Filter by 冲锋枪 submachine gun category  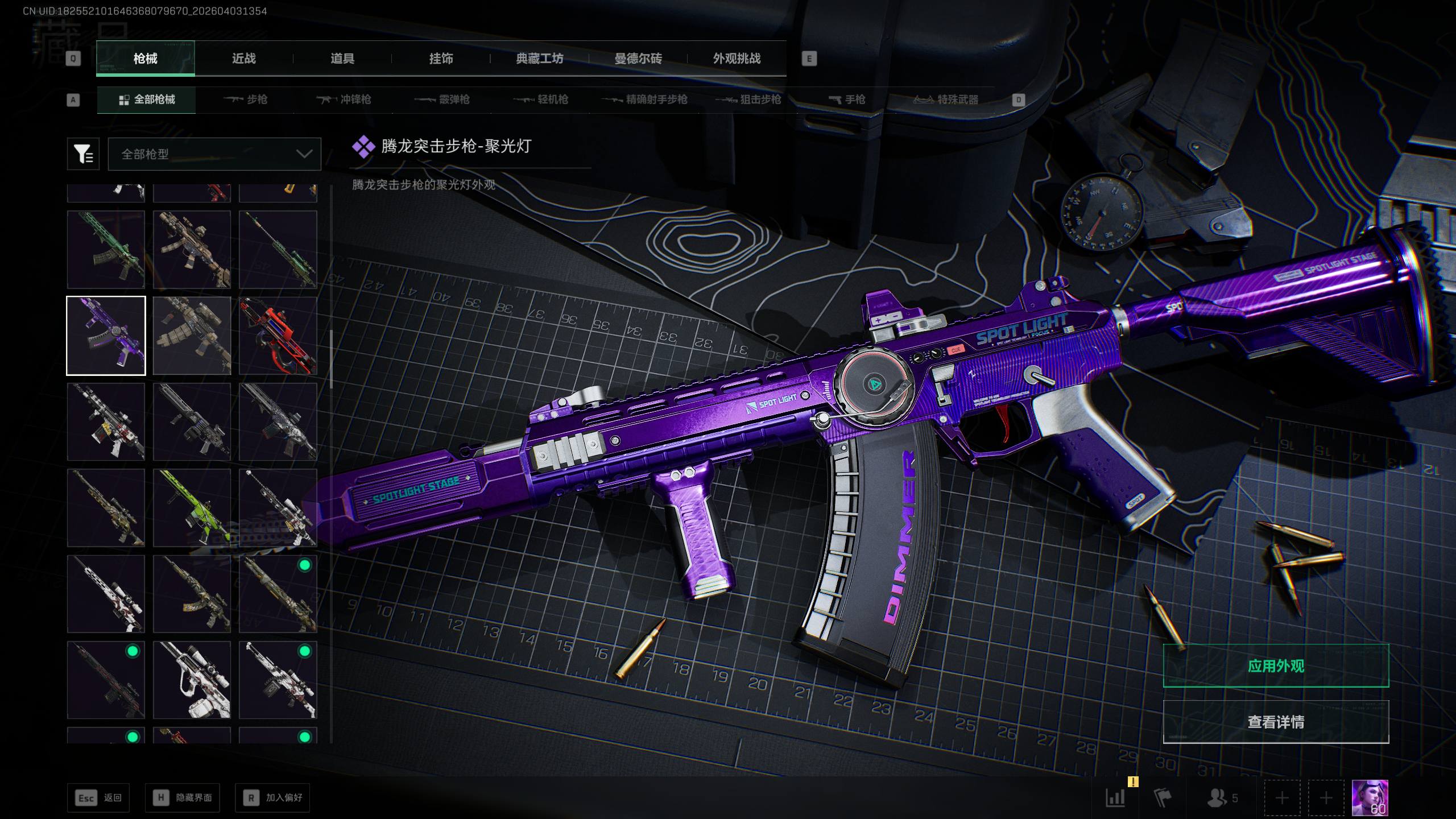(344, 100)
